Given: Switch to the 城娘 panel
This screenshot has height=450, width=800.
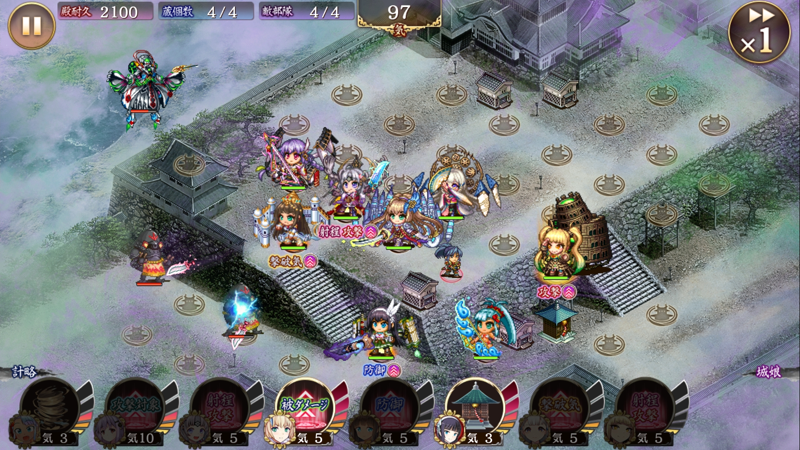Looking at the screenshot, I should click(x=771, y=372).
